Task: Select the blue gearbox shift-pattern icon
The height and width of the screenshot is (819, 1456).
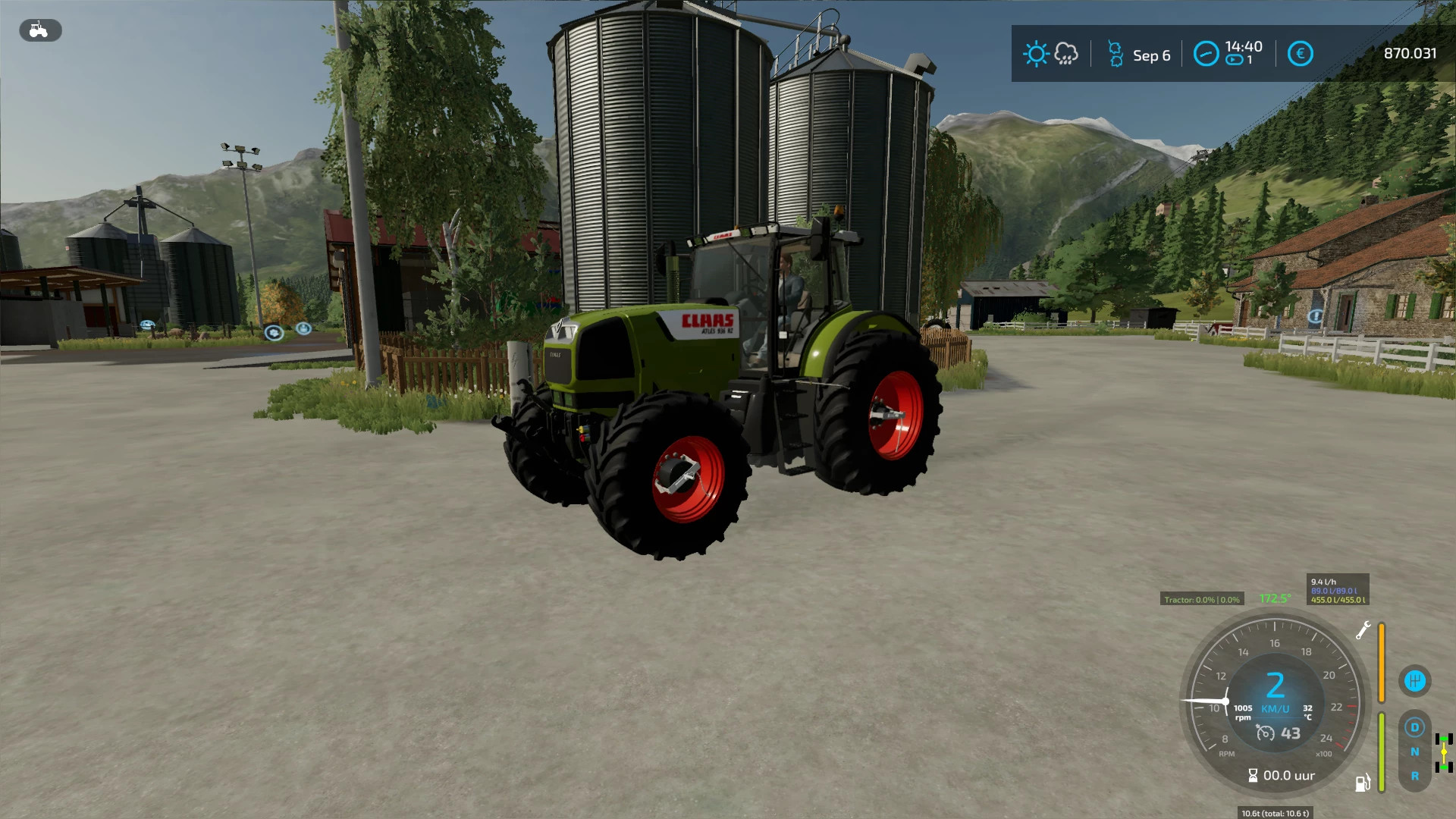Action: (1414, 681)
